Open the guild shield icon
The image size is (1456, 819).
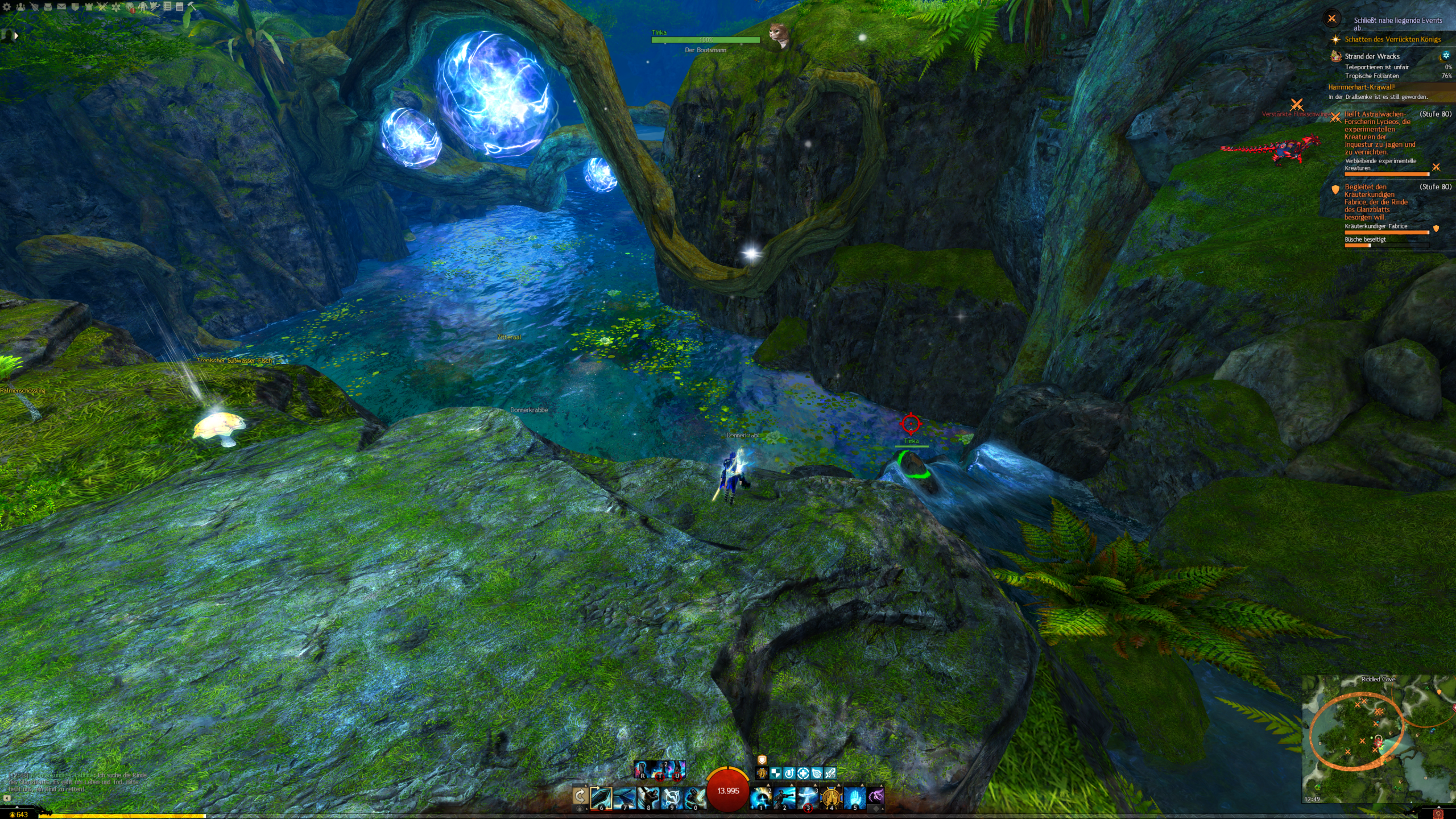click(x=75, y=7)
